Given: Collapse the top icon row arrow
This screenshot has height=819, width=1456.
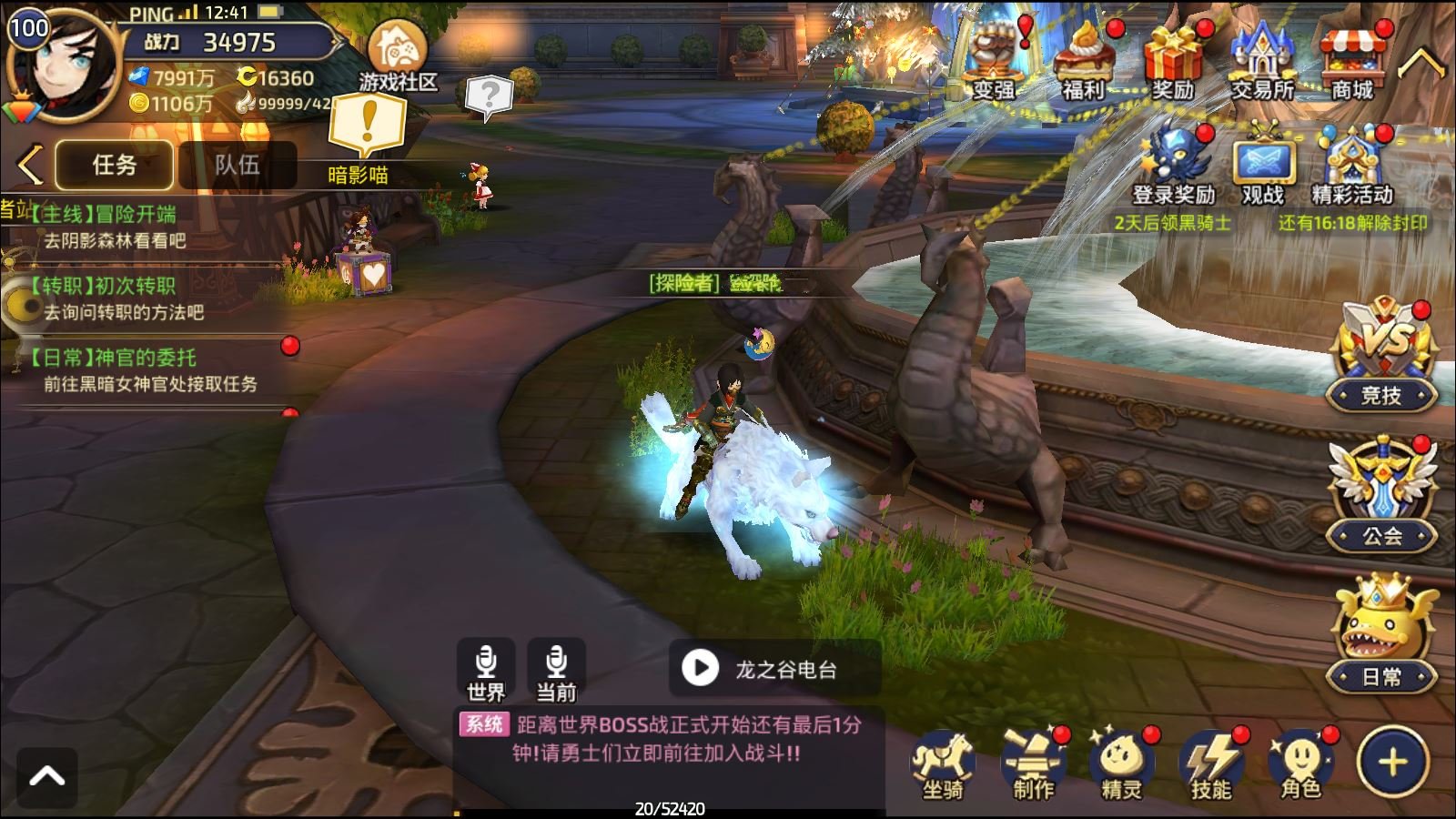Looking at the screenshot, I should (x=1421, y=64).
